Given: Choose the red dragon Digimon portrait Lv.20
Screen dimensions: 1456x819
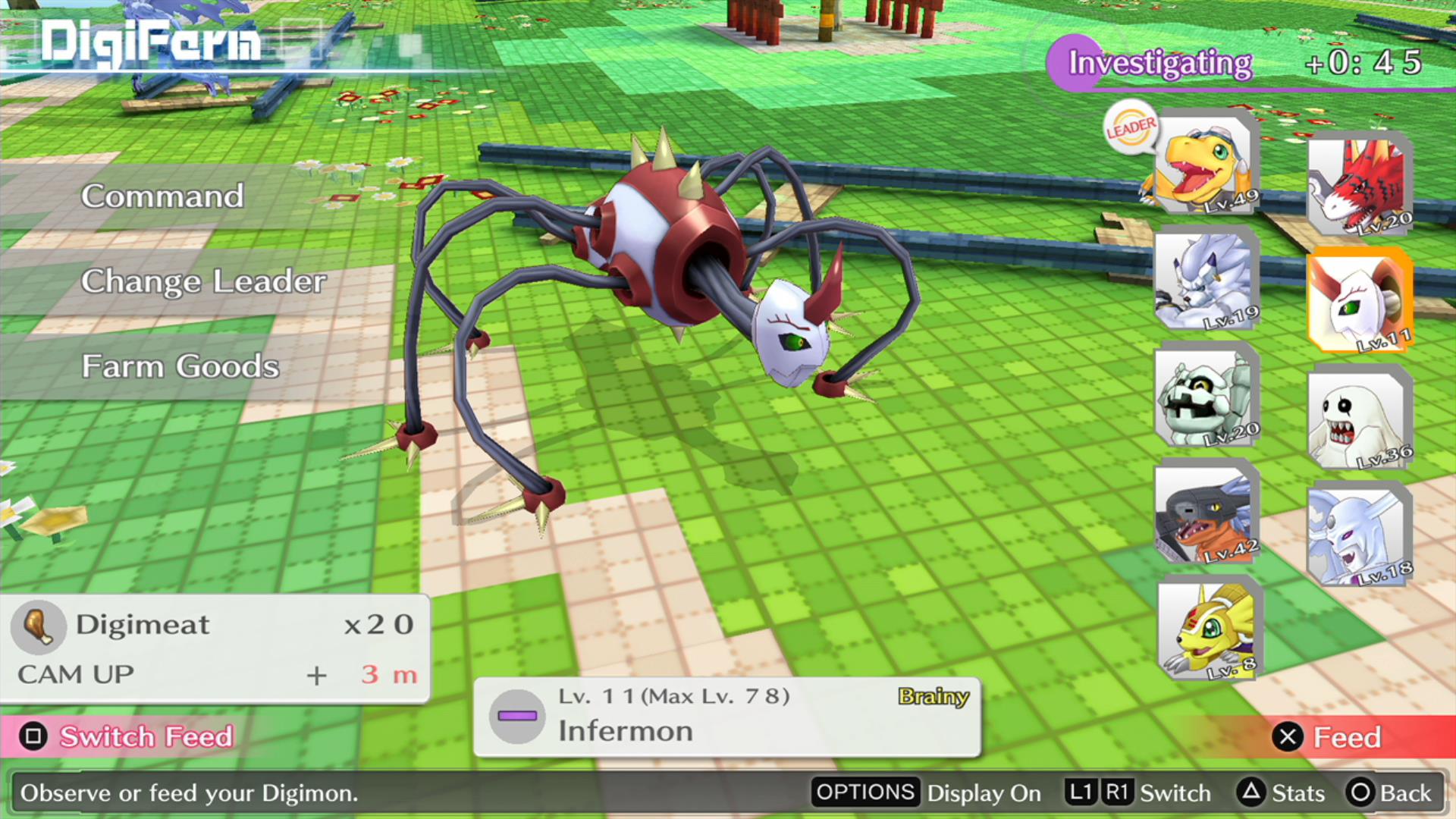Looking at the screenshot, I should click(x=1359, y=186).
